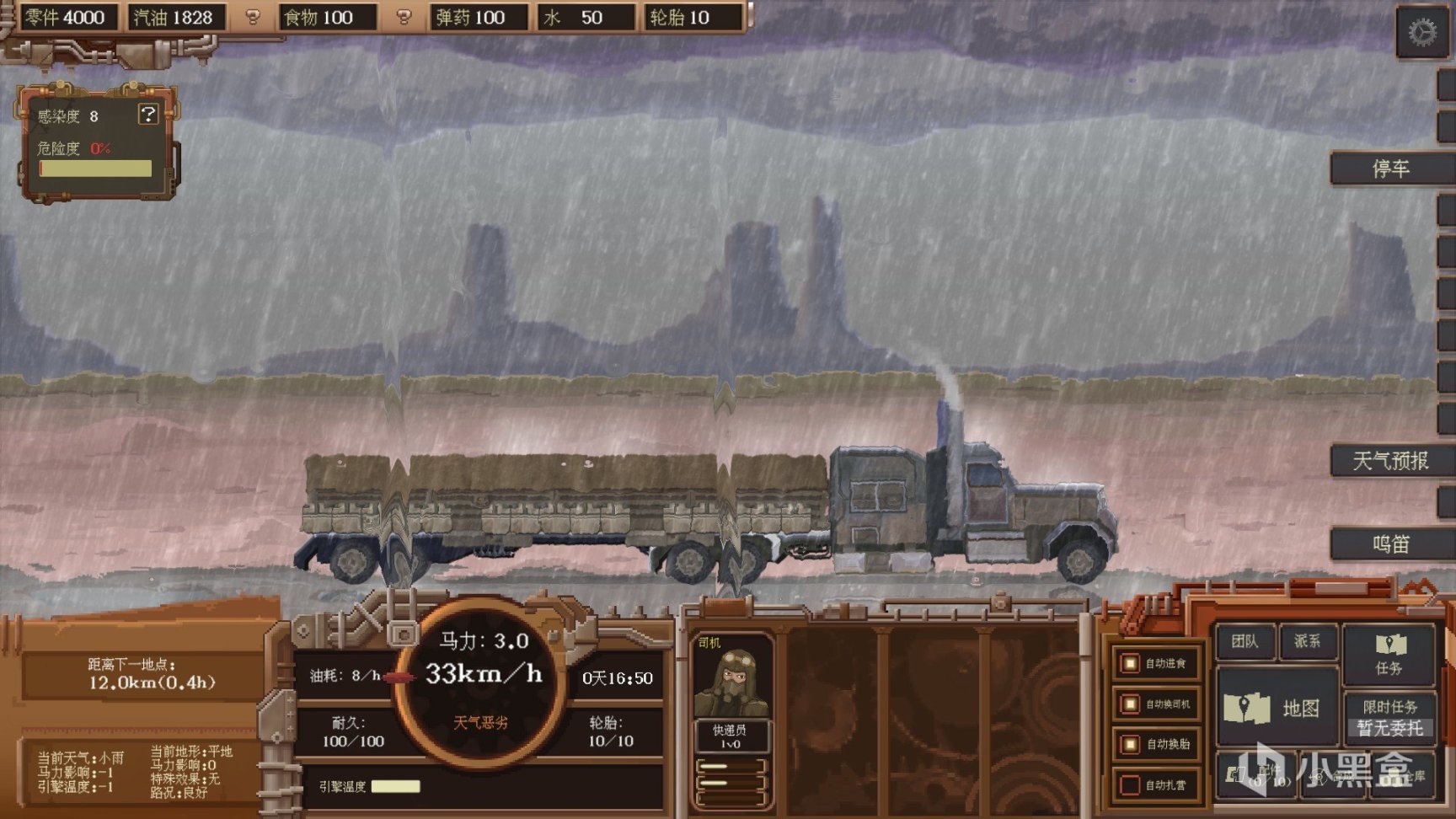
Task: Sound the horn with 鸣笛
Action: click(x=1389, y=543)
